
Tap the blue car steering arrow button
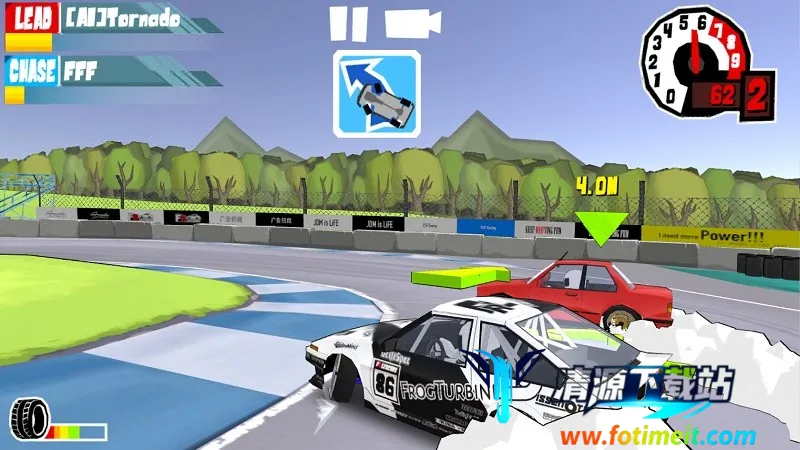[377, 93]
